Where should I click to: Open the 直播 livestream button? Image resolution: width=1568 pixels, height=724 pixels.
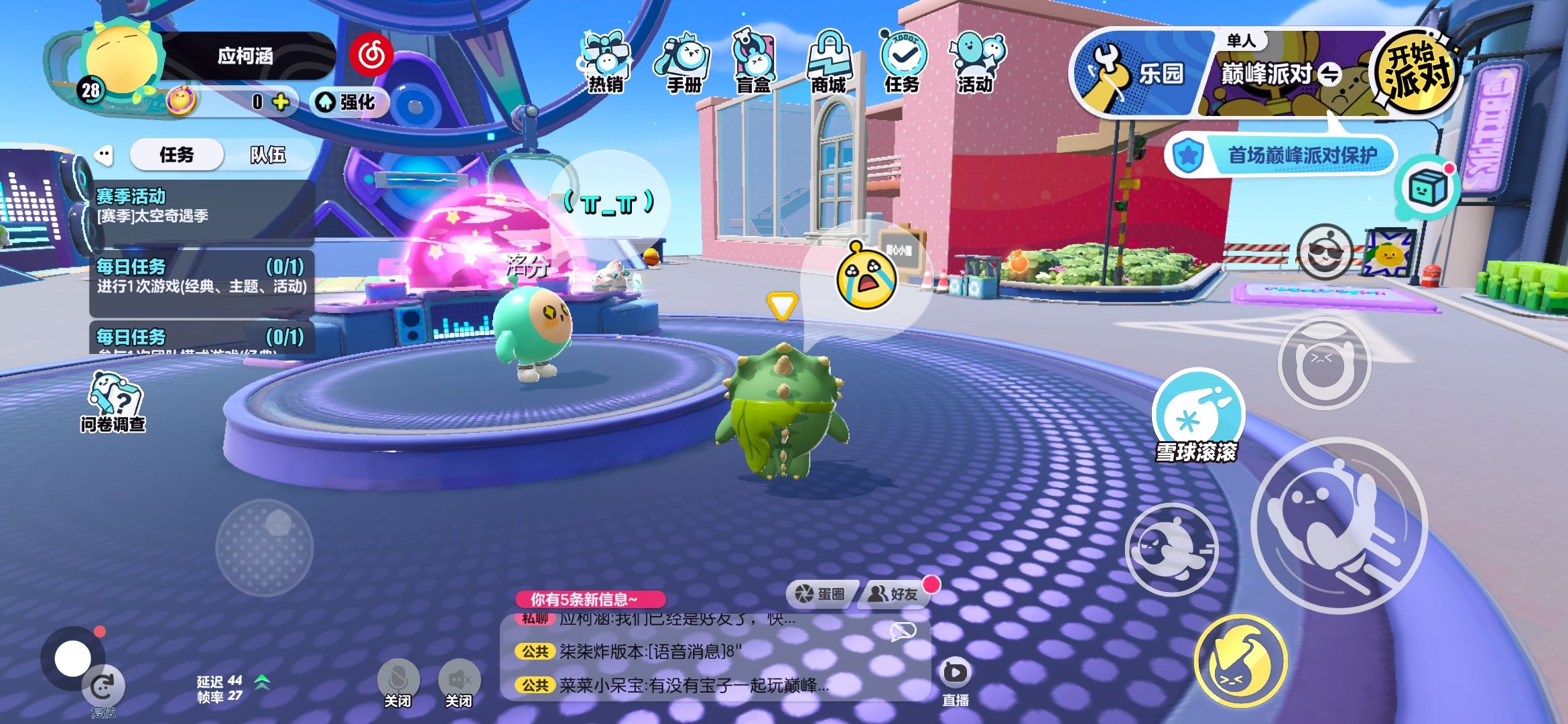955,680
